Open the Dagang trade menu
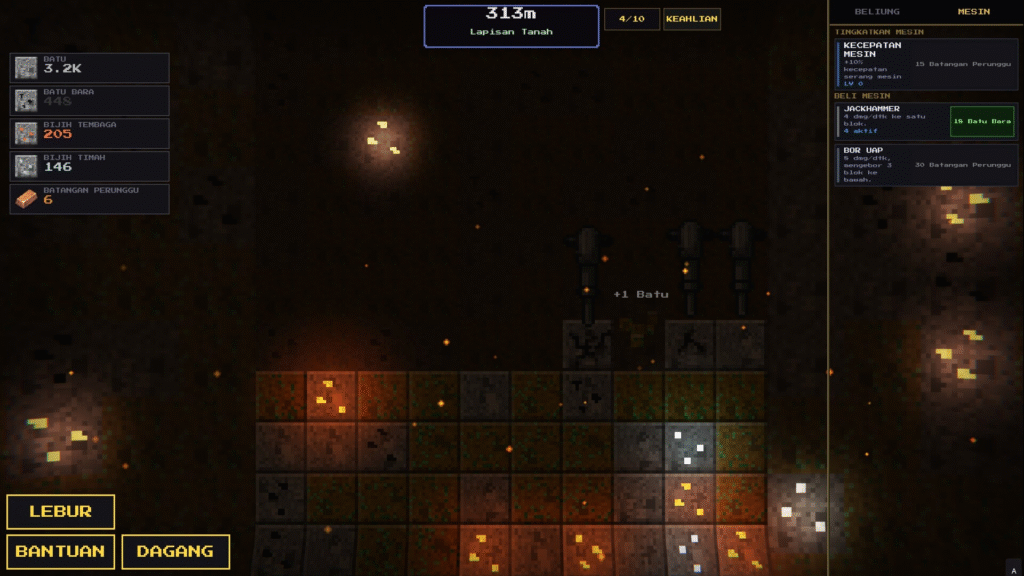Image resolution: width=1024 pixels, height=576 pixels. pyautogui.click(x=175, y=551)
